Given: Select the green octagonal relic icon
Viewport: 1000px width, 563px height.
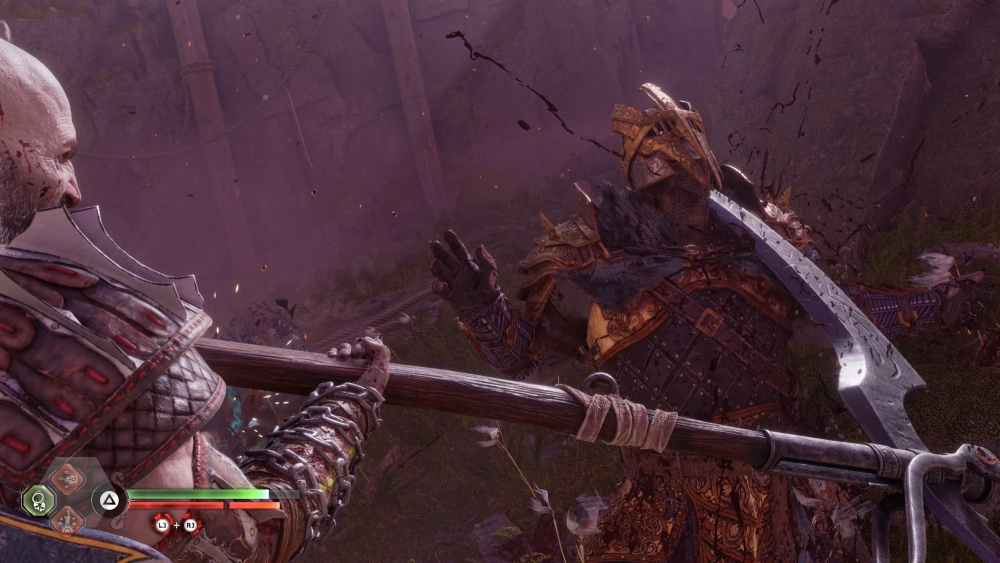Looking at the screenshot, I should (38, 499).
